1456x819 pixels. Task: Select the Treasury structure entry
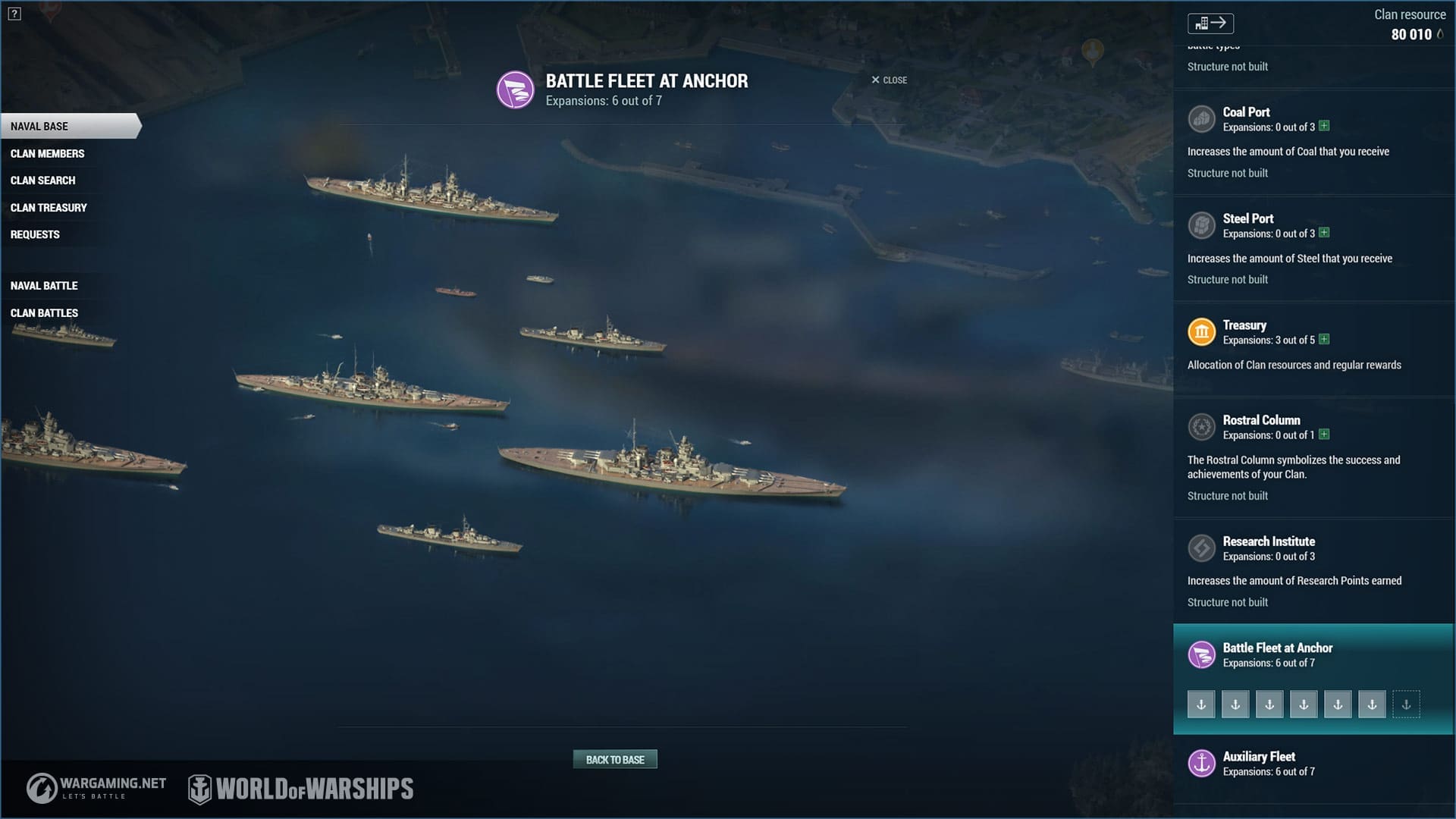tap(1244, 326)
